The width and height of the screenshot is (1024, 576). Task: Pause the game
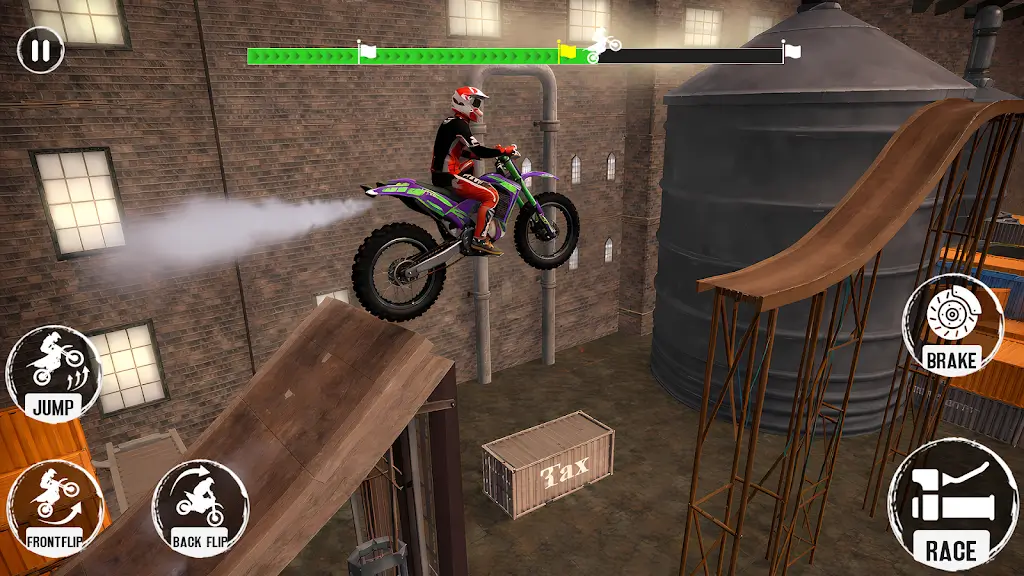pos(40,50)
